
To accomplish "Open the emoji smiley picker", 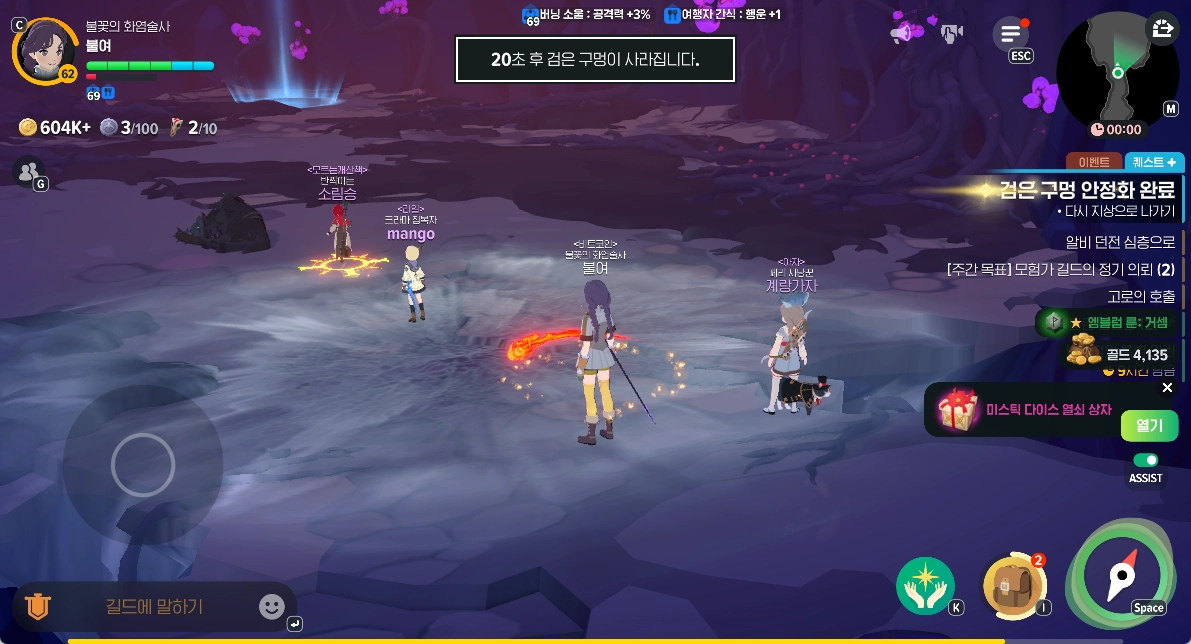I will tap(271, 606).
